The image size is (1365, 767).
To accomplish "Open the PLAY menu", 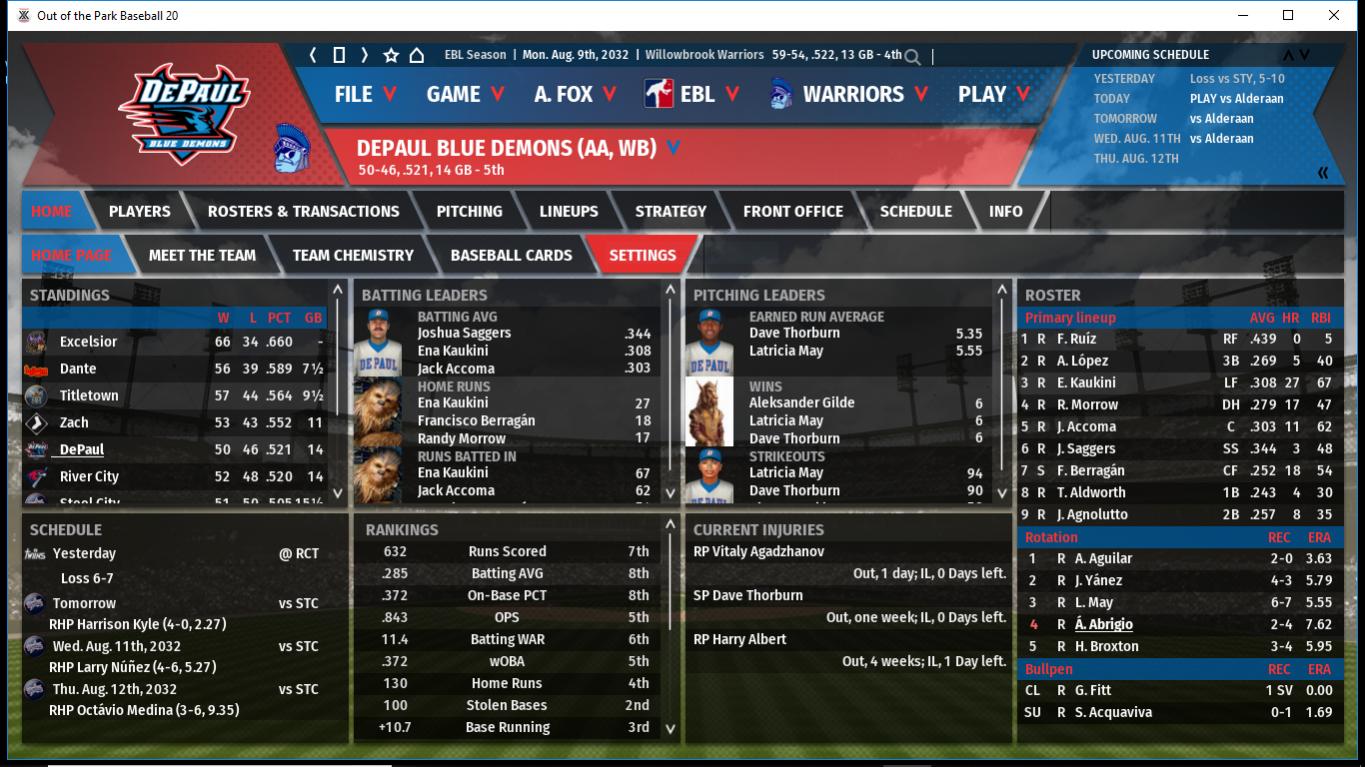I will click(x=993, y=94).
